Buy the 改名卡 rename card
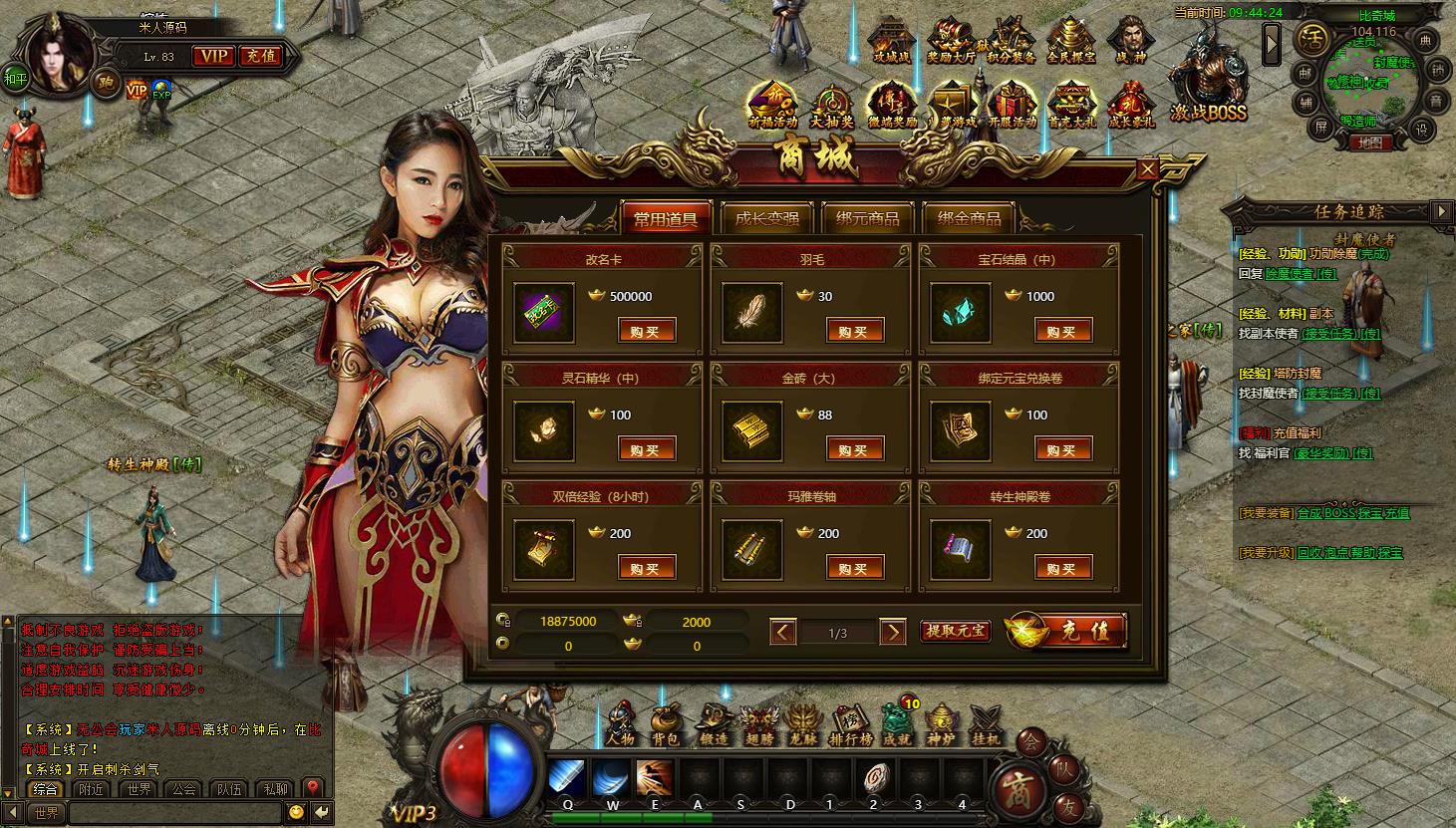The width and height of the screenshot is (1456, 828). click(646, 331)
